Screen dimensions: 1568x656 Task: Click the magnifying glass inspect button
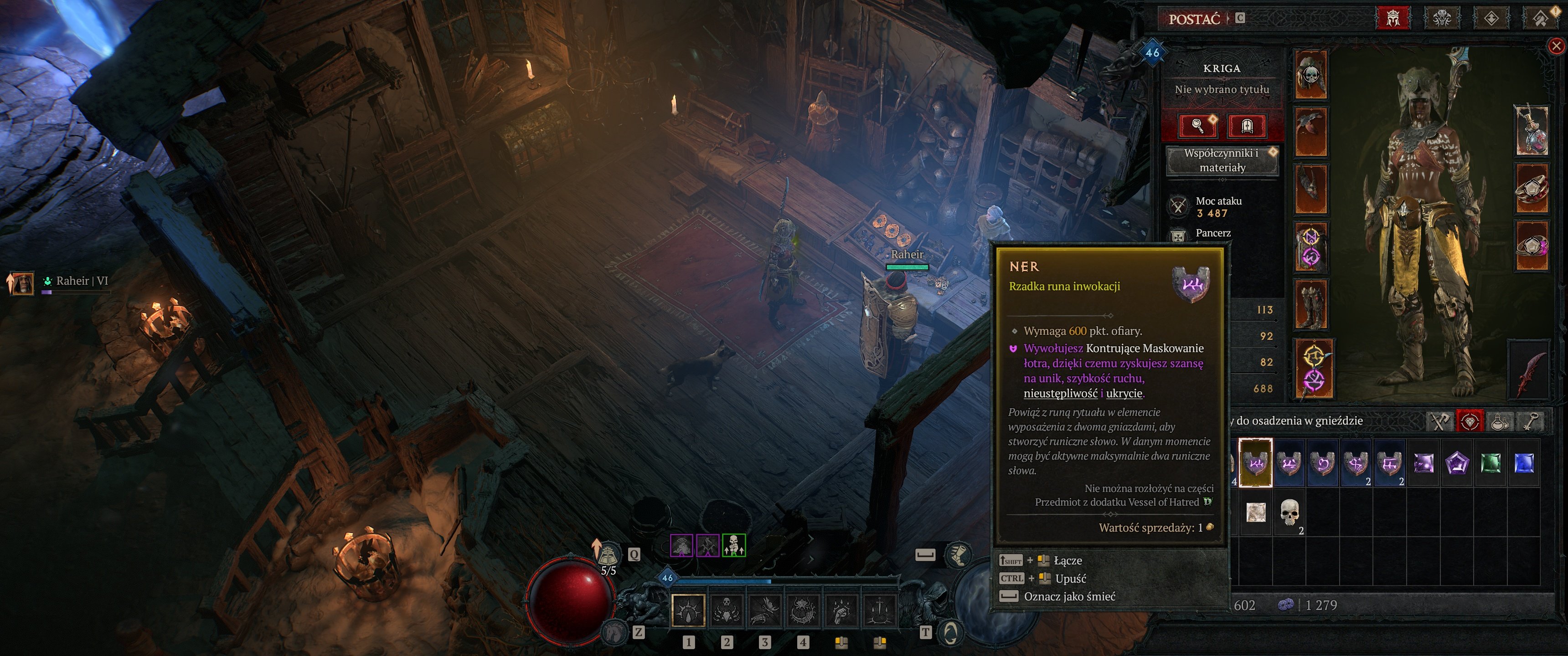1197,126
